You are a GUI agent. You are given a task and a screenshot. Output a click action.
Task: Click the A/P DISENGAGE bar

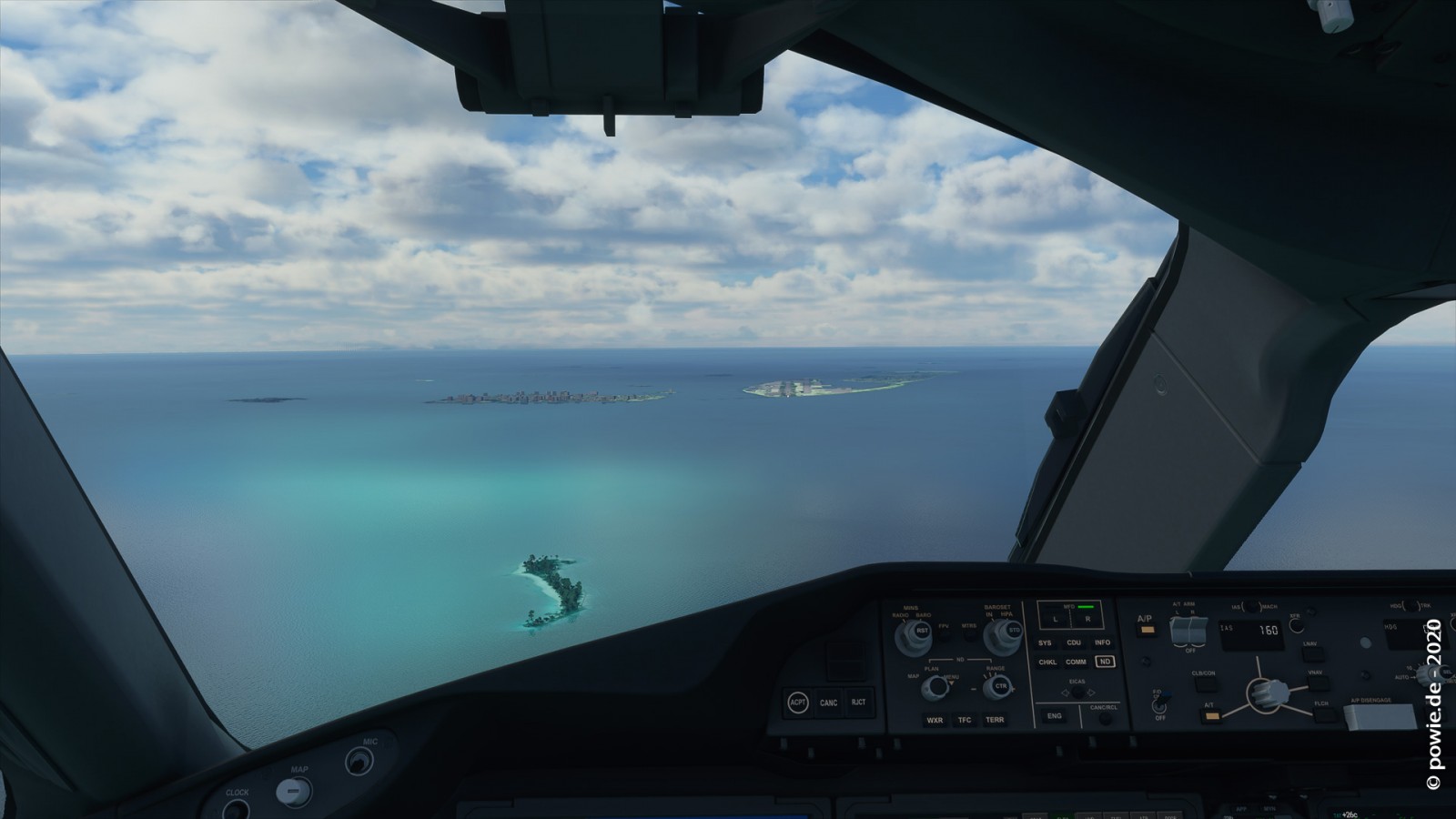click(x=1379, y=716)
